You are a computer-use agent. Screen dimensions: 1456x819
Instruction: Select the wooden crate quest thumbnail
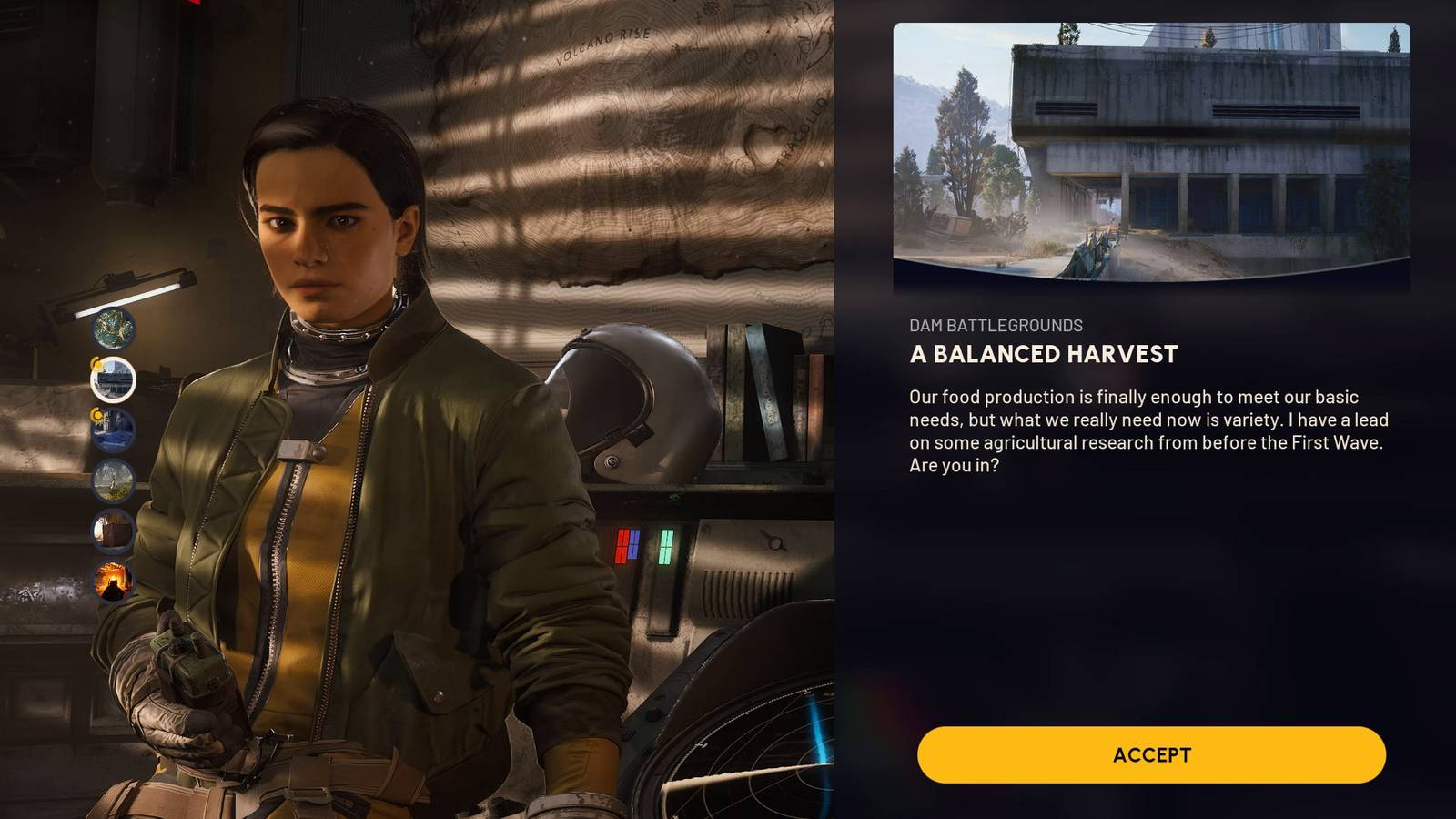click(114, 531)
